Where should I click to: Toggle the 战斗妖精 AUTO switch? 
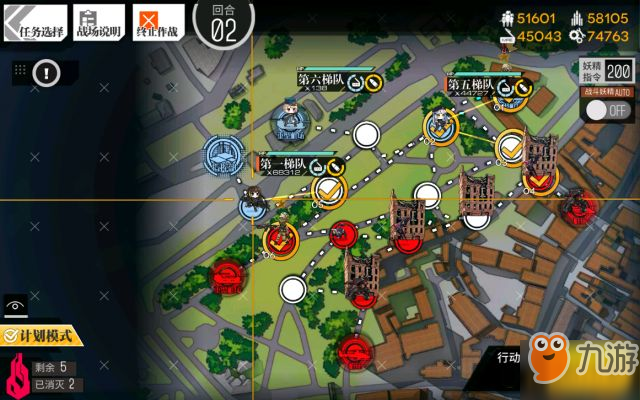click(x=606, y=109)
